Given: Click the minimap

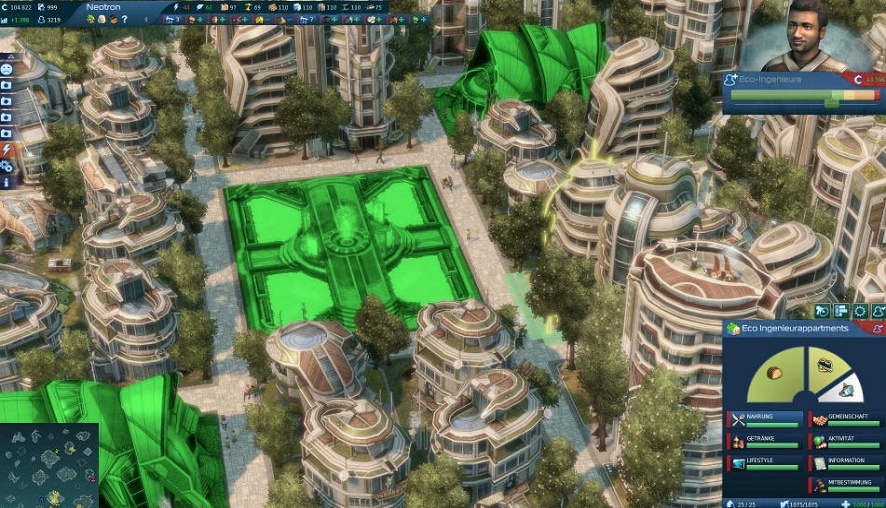Looking at the screenshot, I should click(49, 465).
